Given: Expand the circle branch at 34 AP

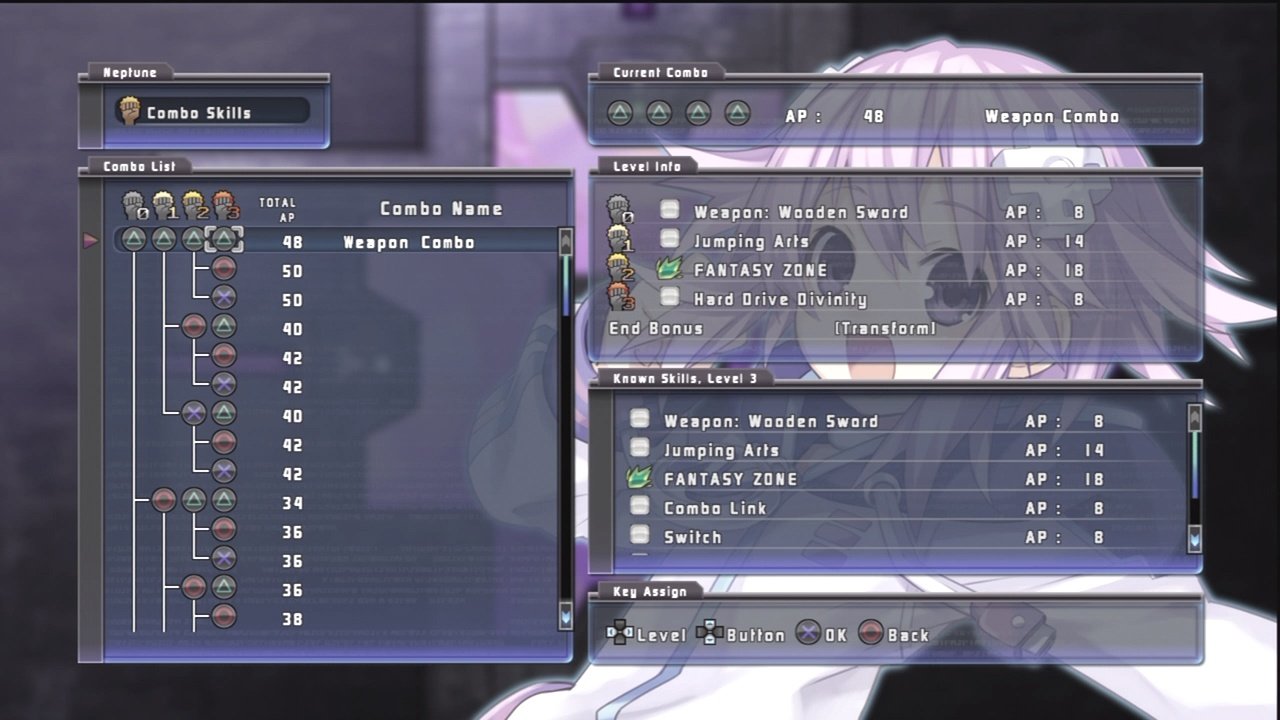Looking at the screenshot, I should [163, 501].
